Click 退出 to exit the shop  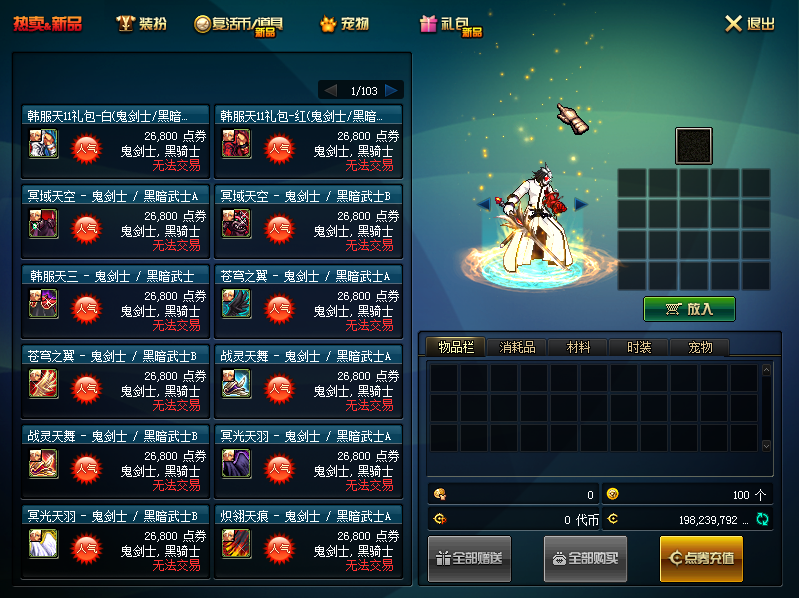(750, 23)
